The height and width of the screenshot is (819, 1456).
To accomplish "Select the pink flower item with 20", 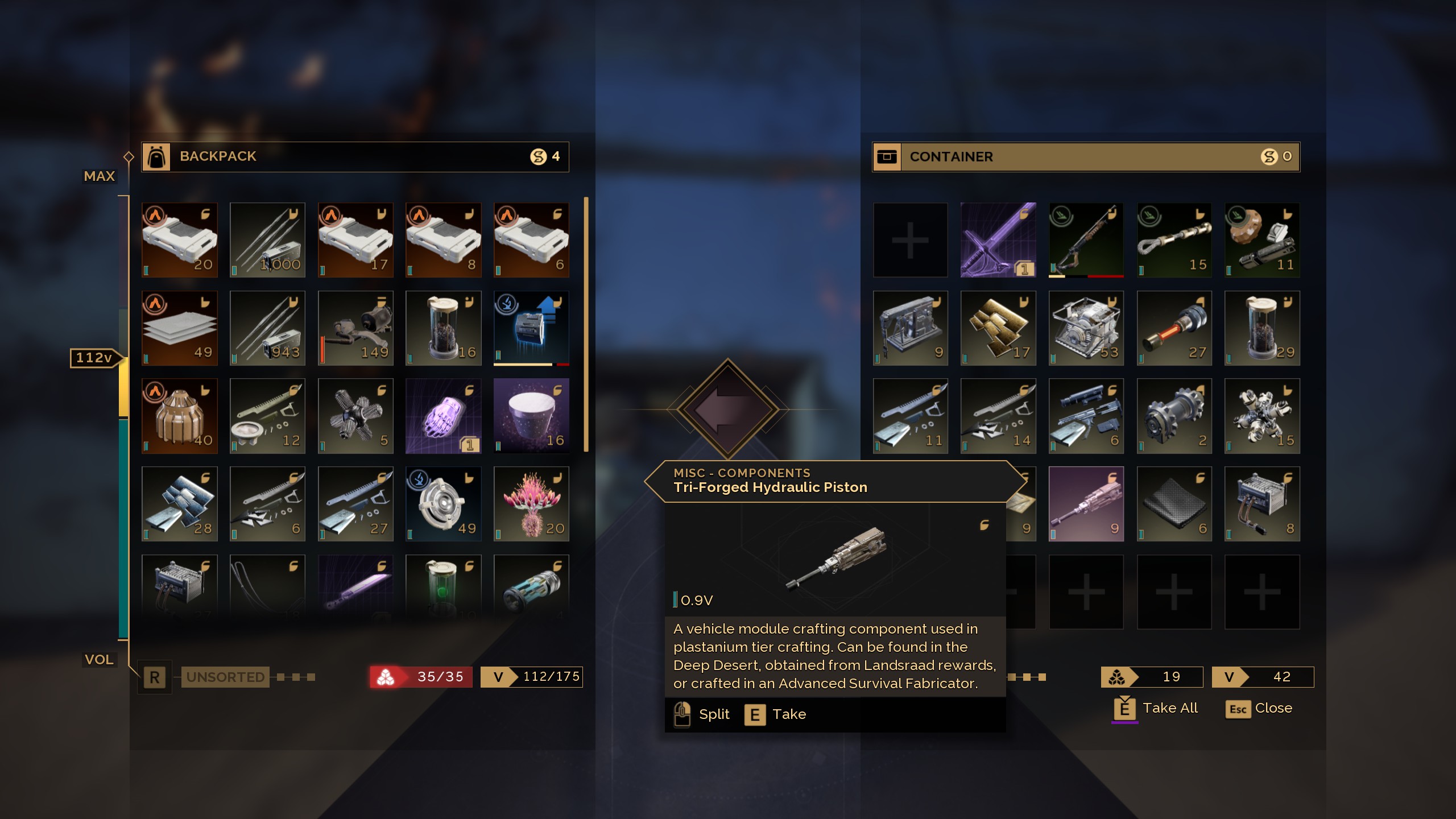I will [x=531, y=504].
